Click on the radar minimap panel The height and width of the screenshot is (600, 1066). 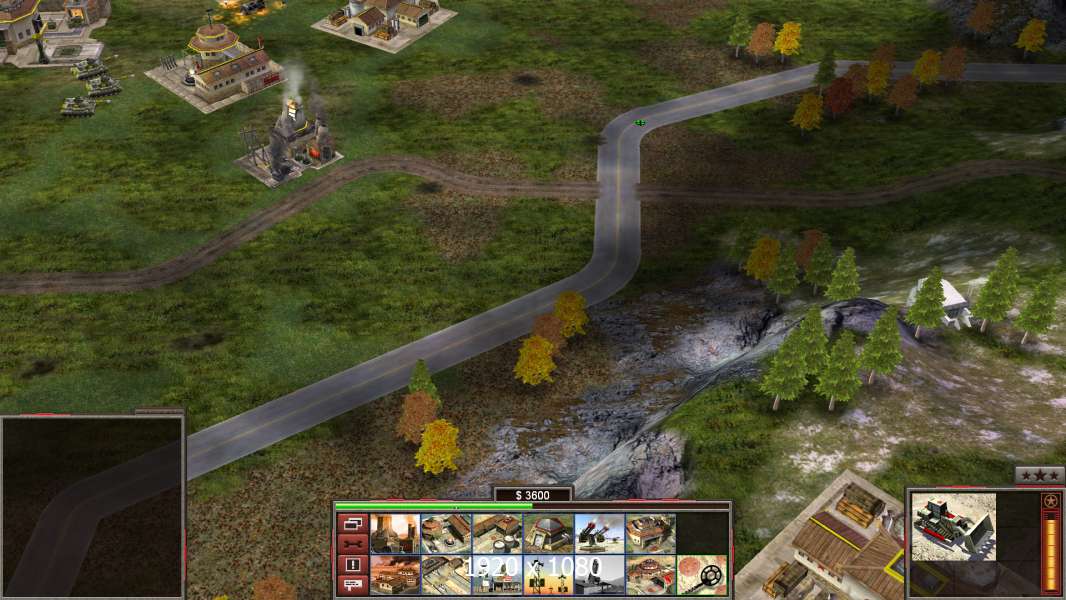click(x=92, y=507)
